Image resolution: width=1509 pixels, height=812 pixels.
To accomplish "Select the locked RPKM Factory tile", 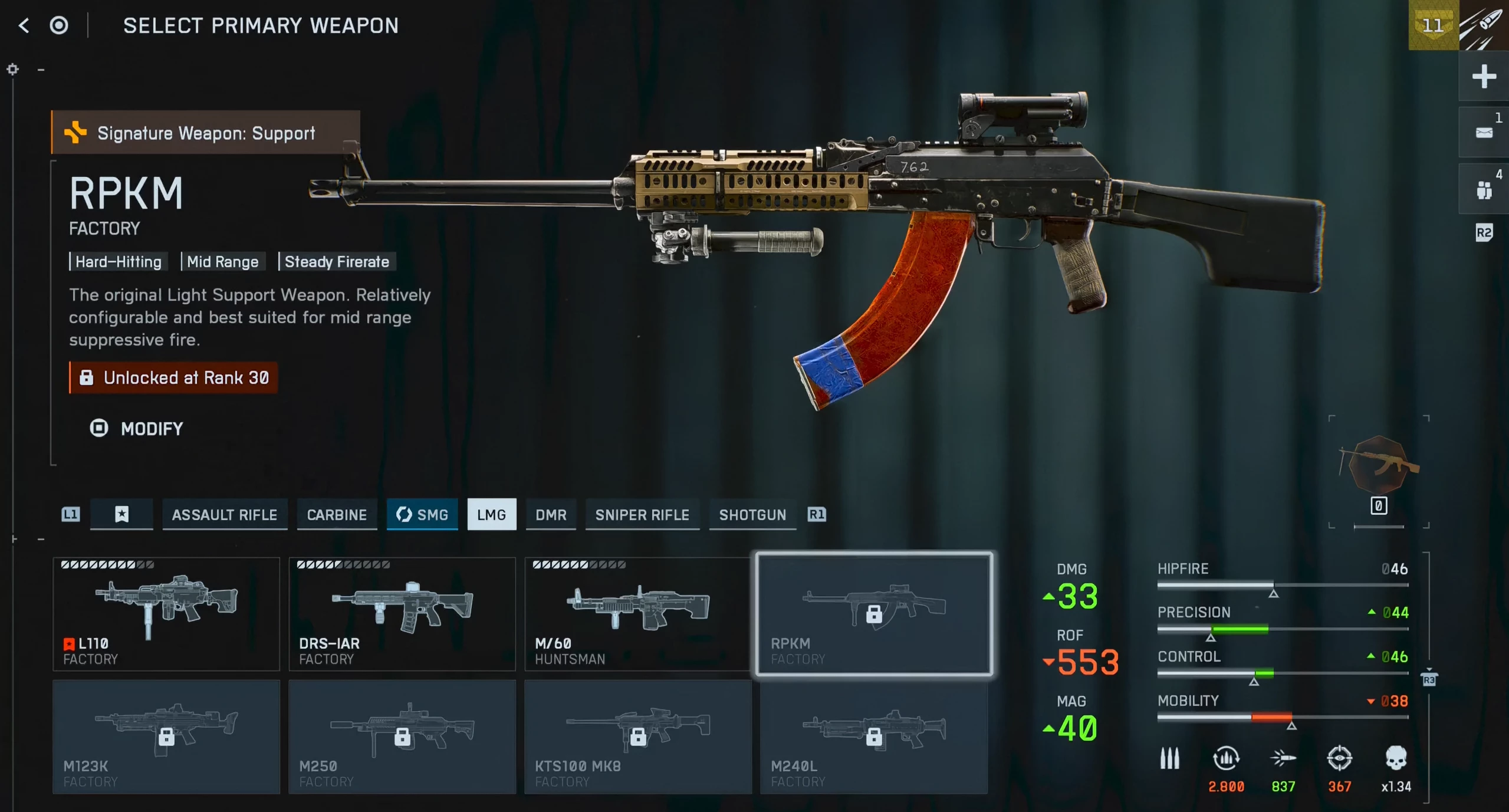I will click(874, 613).
